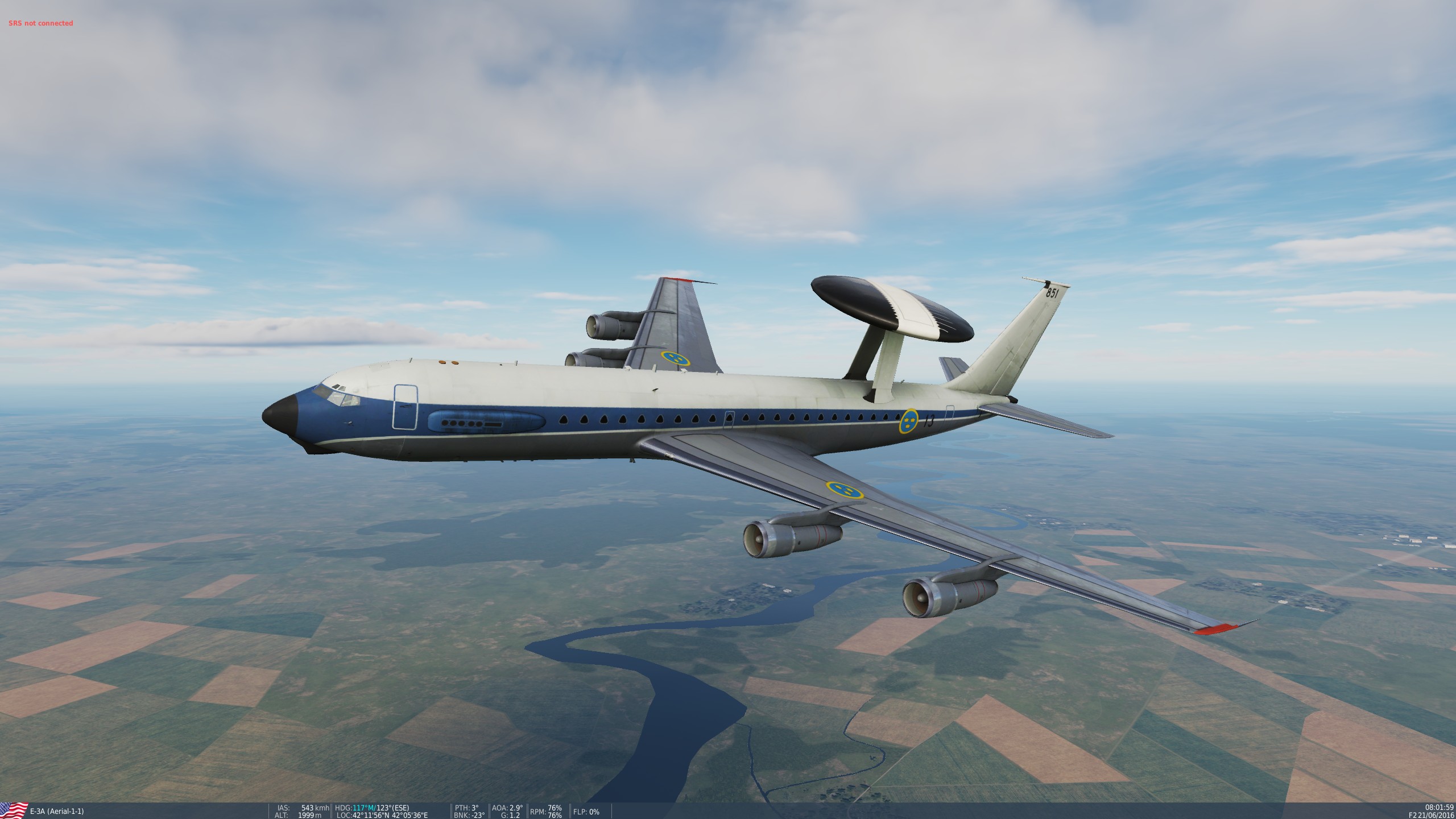Select the E-3A (Aerial-1-1) unit label

(x=57, y=810)
